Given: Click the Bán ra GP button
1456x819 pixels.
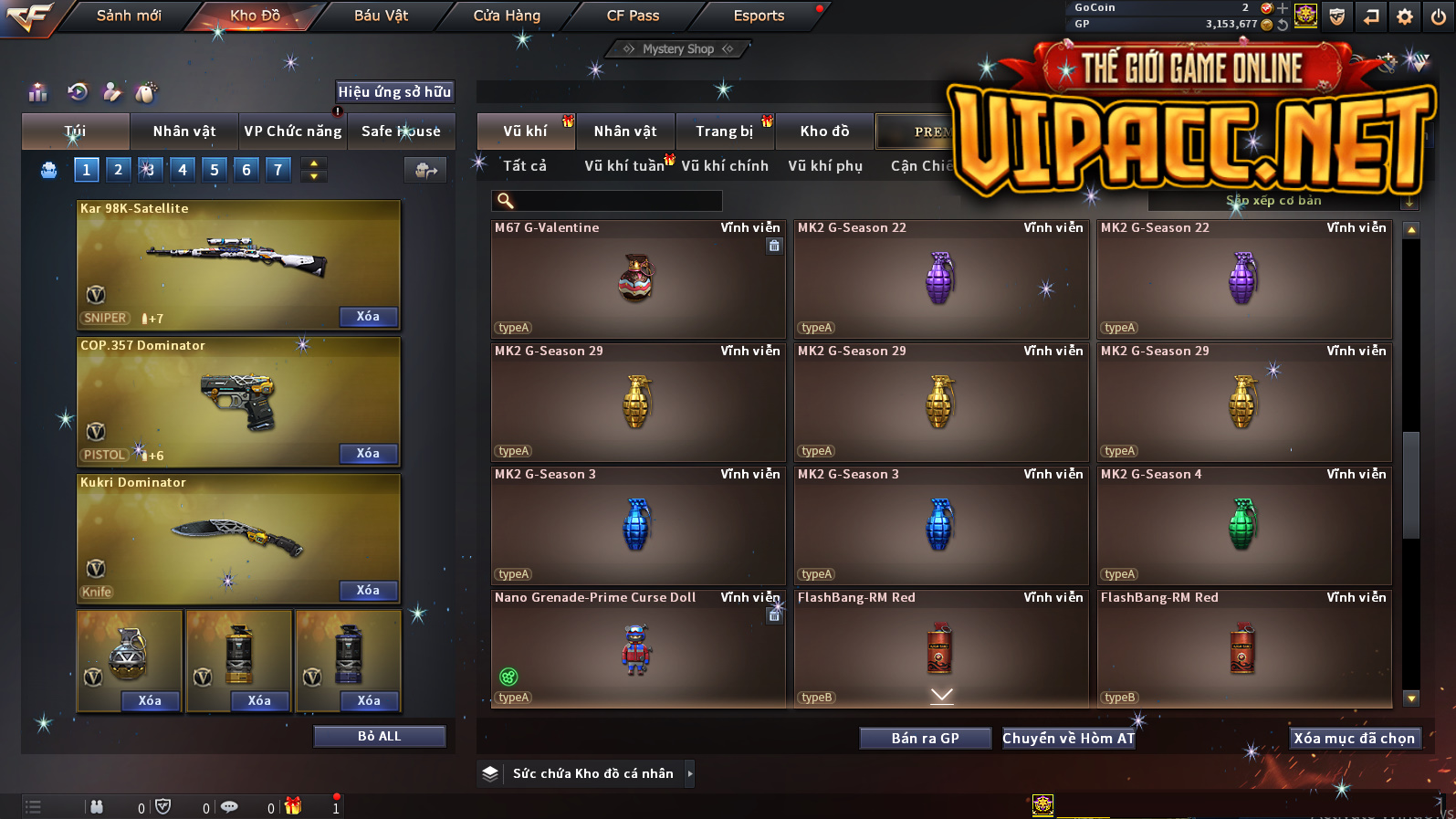Looking at the screenshot, I should point(925,739).
